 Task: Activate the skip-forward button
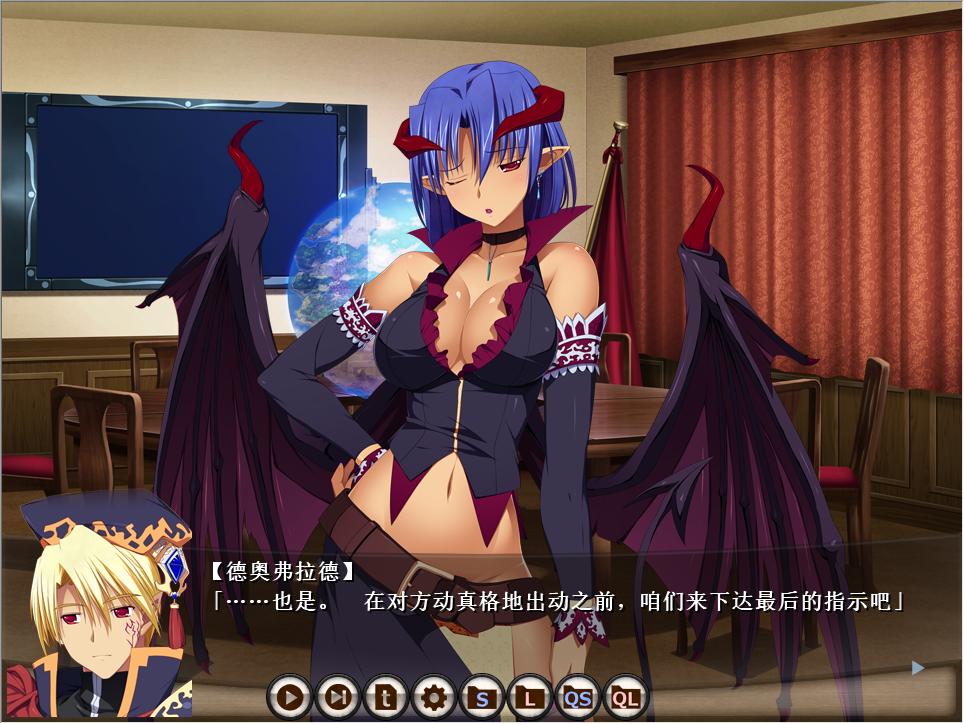tap(338, 697)
